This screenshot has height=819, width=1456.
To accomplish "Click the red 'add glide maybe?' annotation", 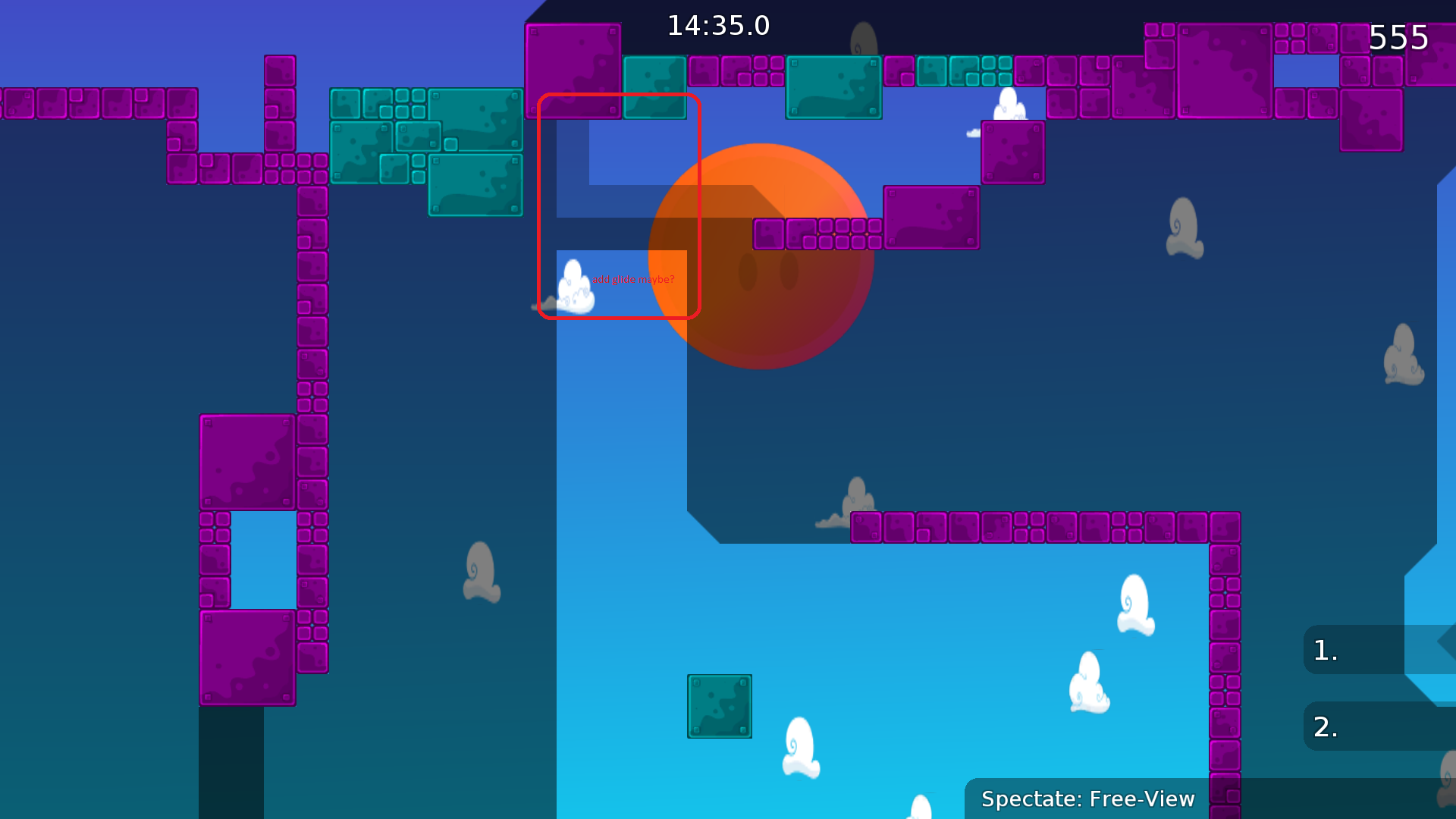I will pos(634,279).
